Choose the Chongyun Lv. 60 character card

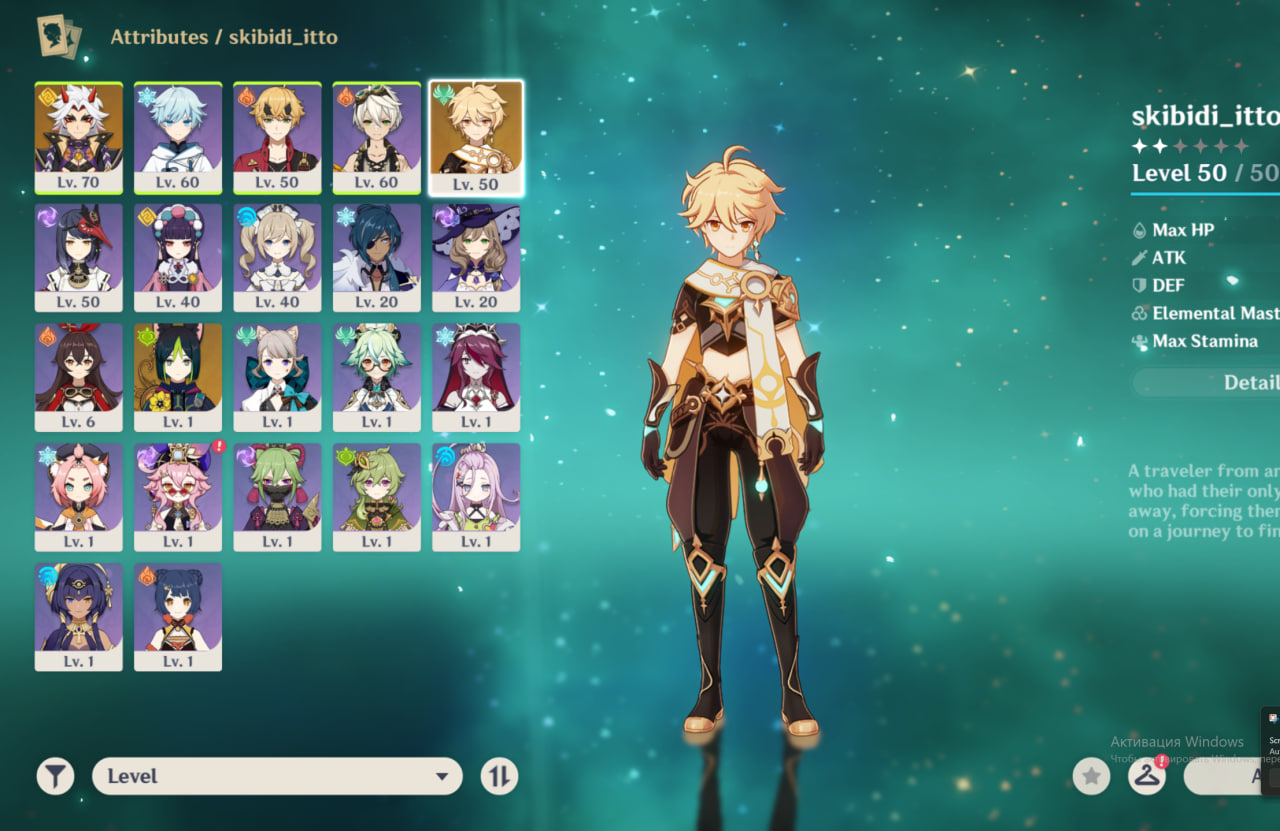[x=178, y=137]
